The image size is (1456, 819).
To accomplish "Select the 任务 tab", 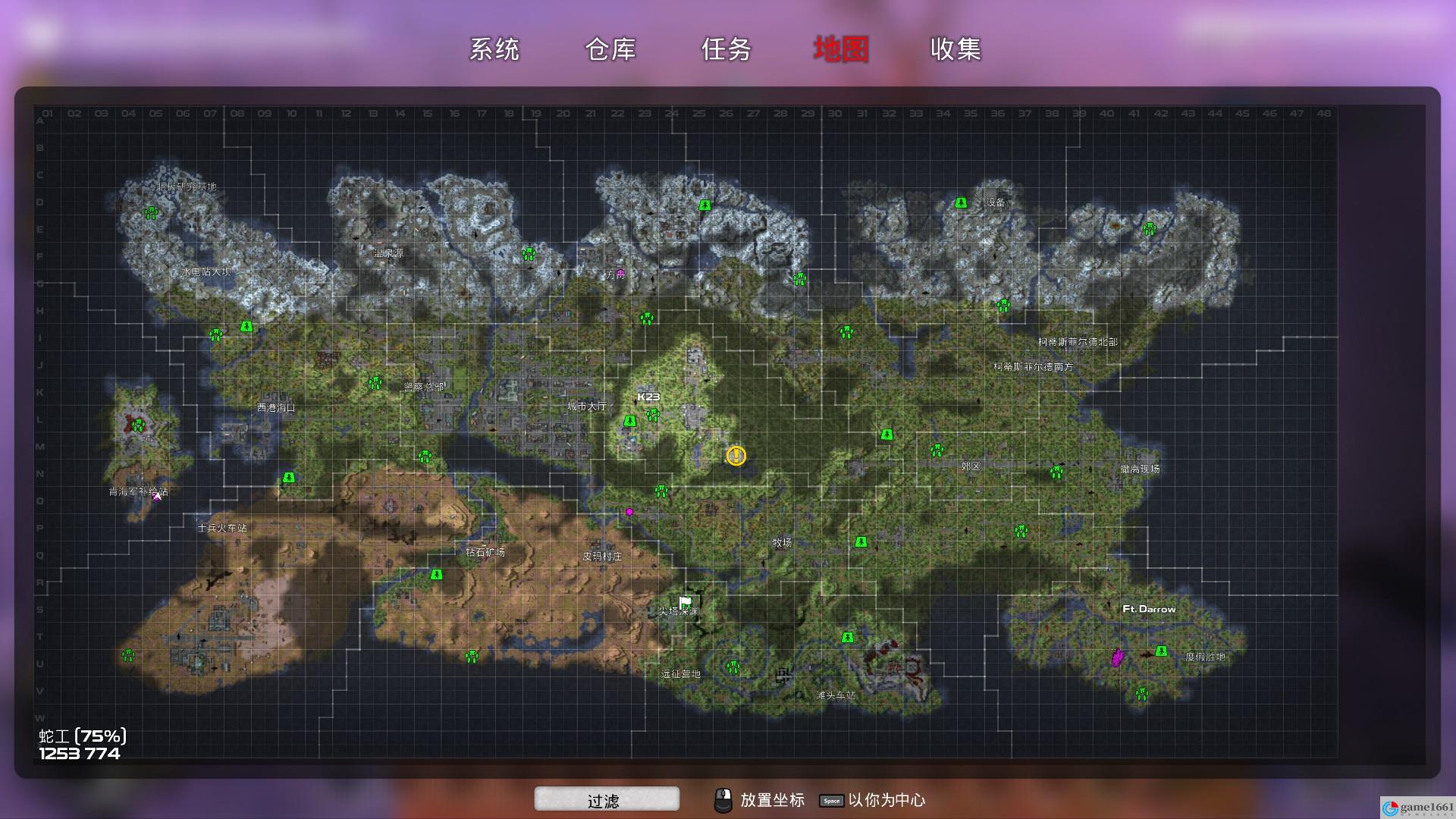I will click(726, 49).
